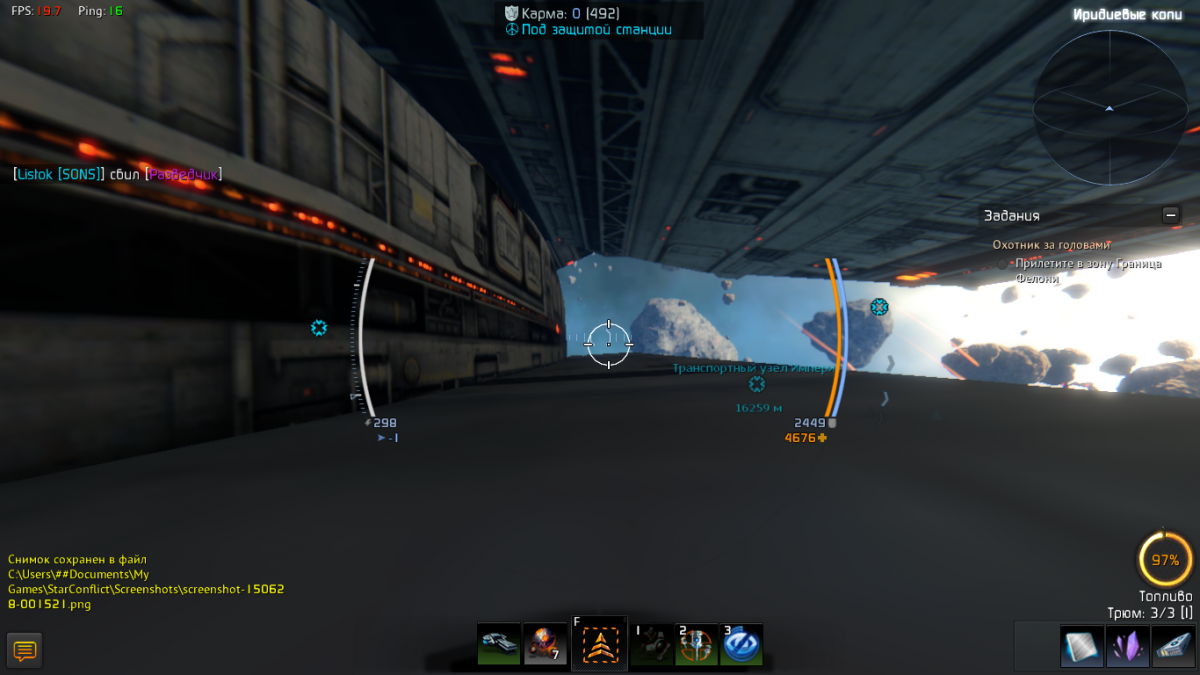Screen dimensions: 1200x675
Task: Select the missile slot with count 7
Action: pos(545,644)
